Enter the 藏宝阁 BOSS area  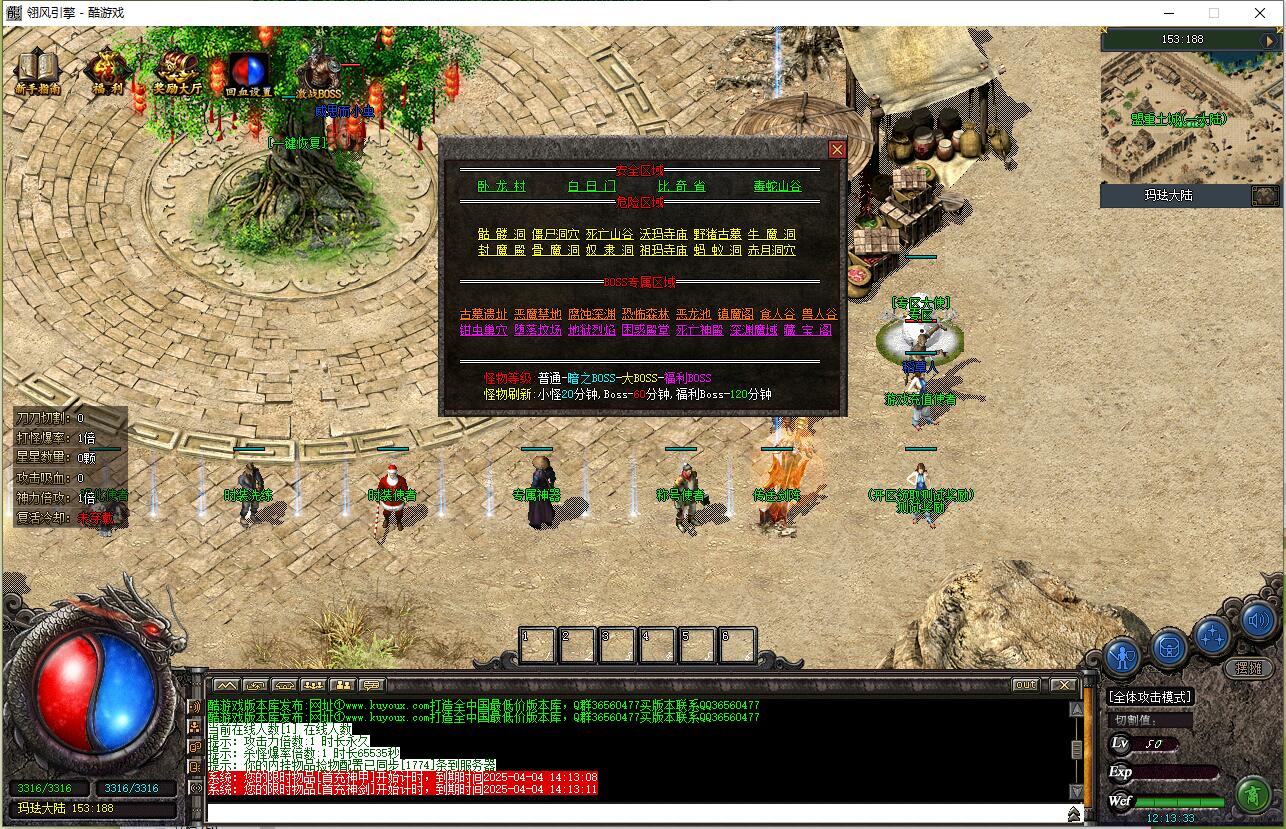coord(808,330)
